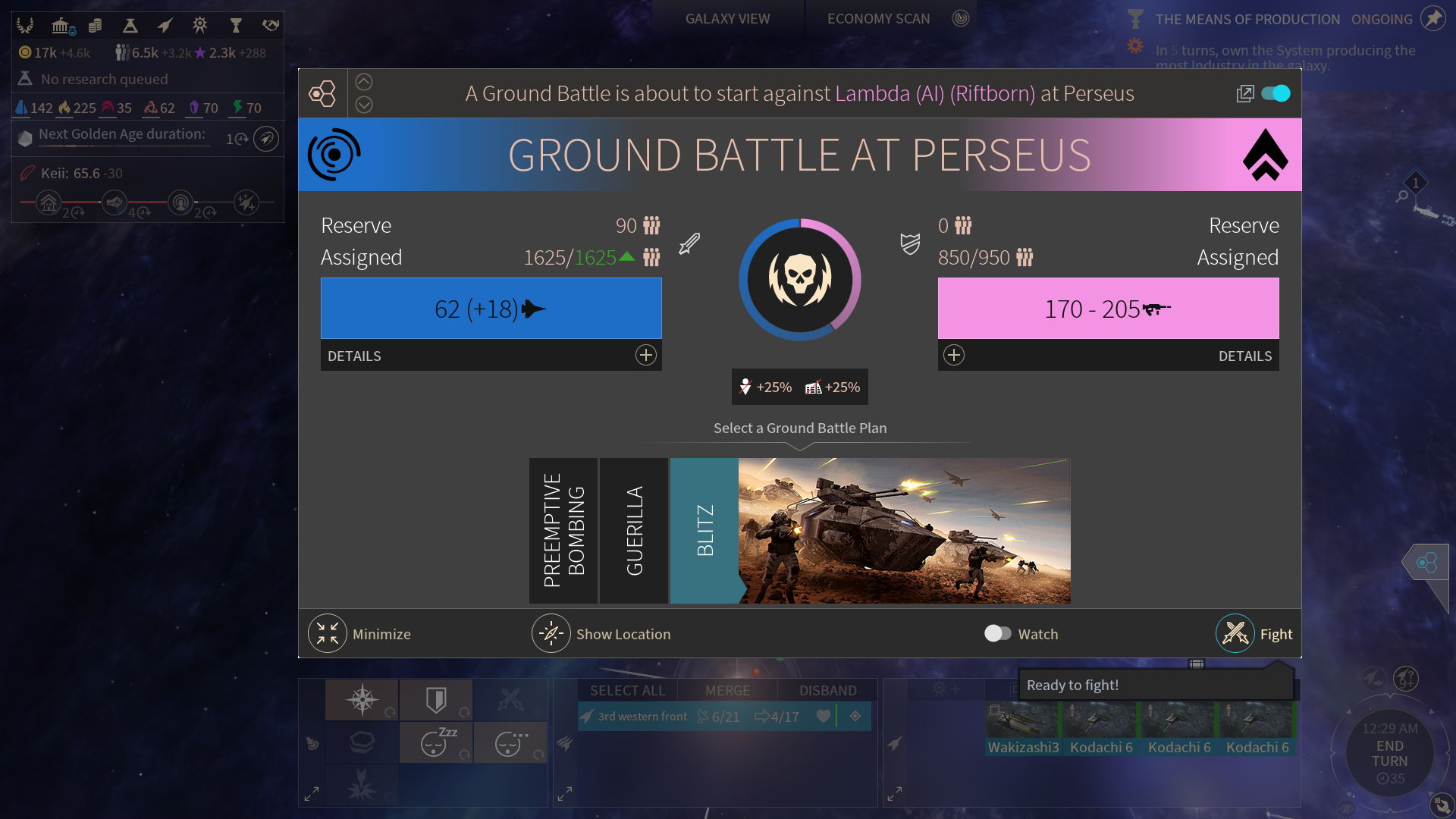
Task: Select the 3rd western front fleet
Action: (642, 717)
